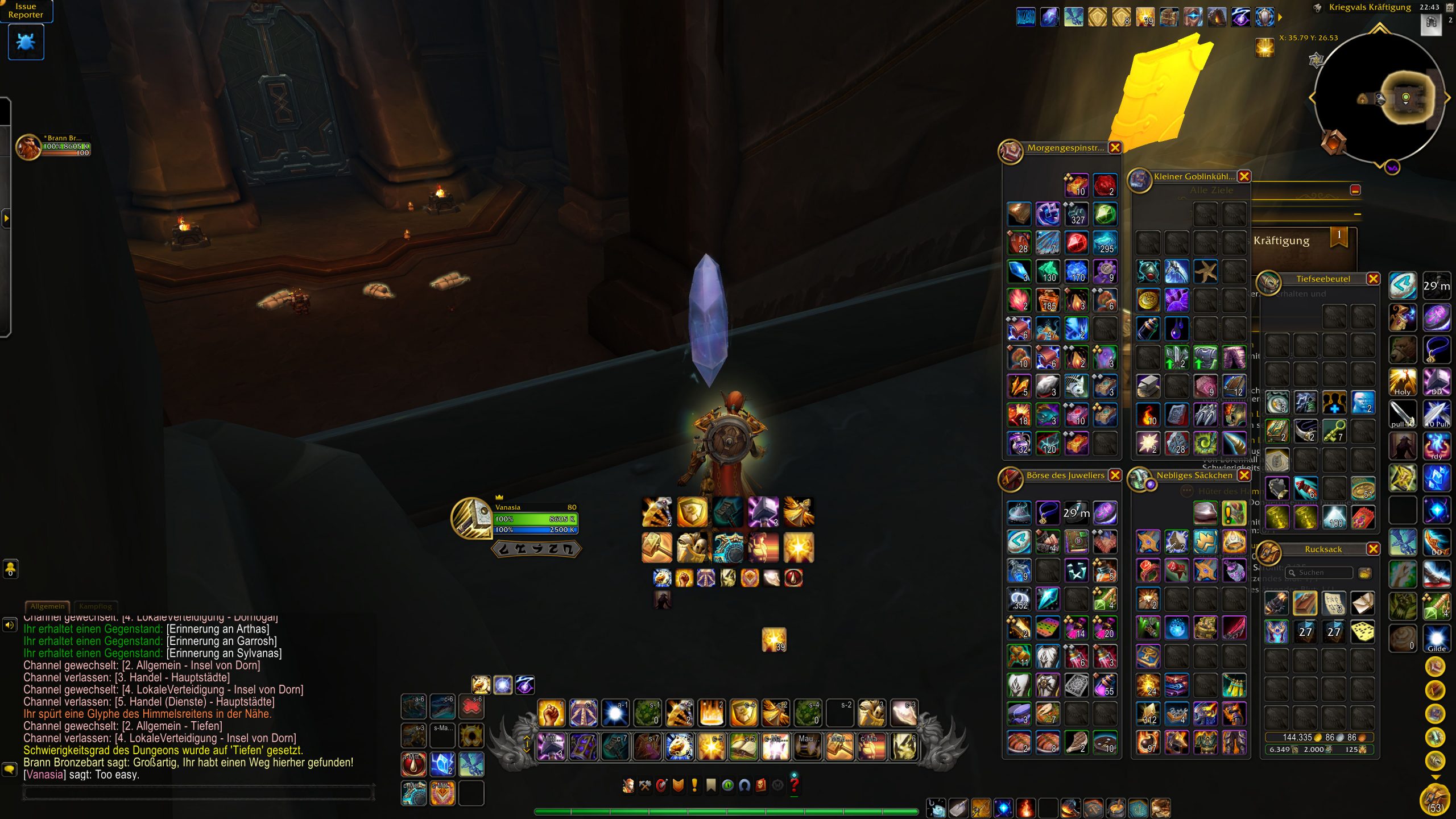Open the red question mark help button
This screenshot has height=819, width=1456.
click(795, 785)
